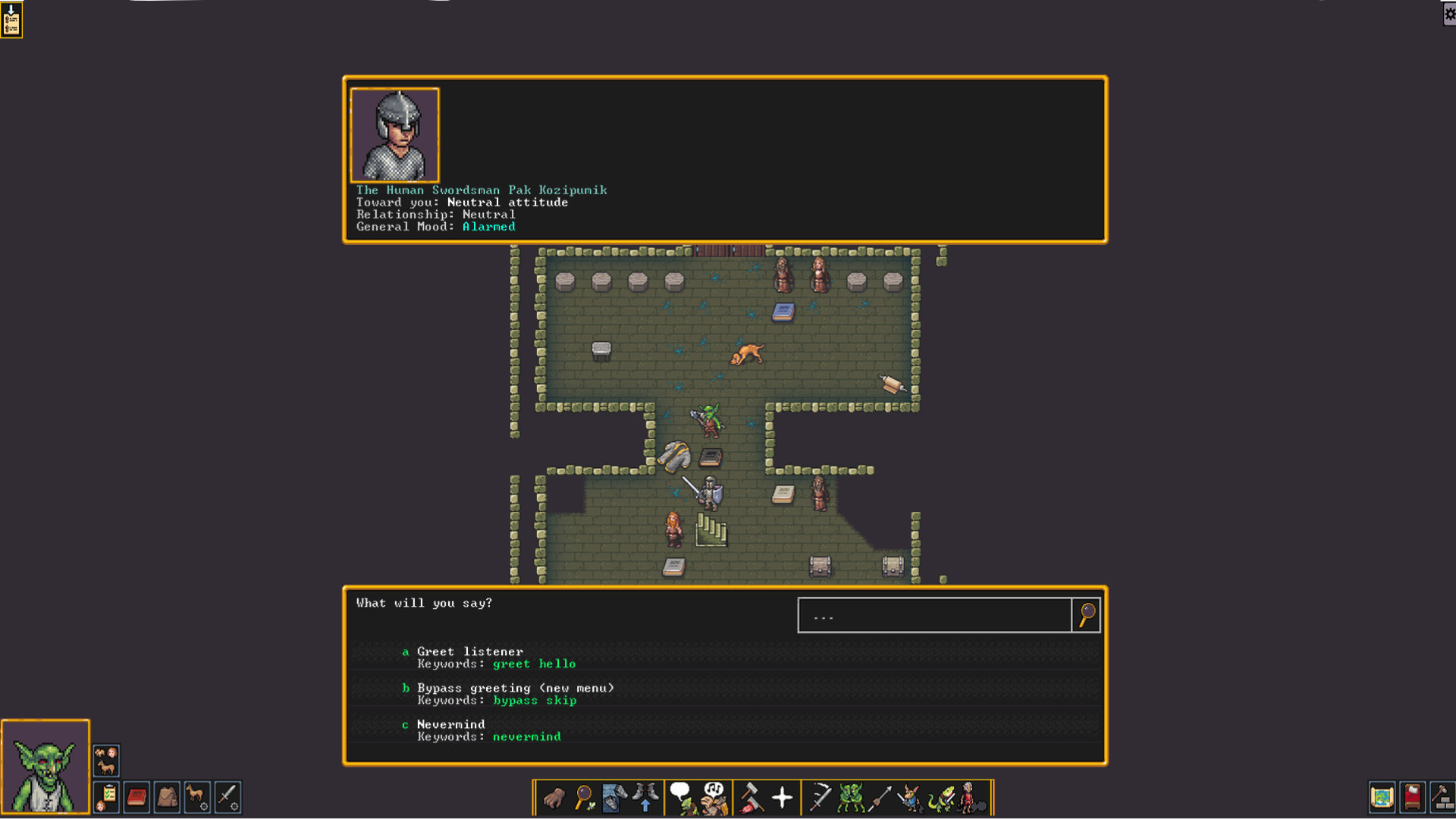Select the grabbing hand action
Viewport: 1456px width, 819px height.
click(554, 798)
